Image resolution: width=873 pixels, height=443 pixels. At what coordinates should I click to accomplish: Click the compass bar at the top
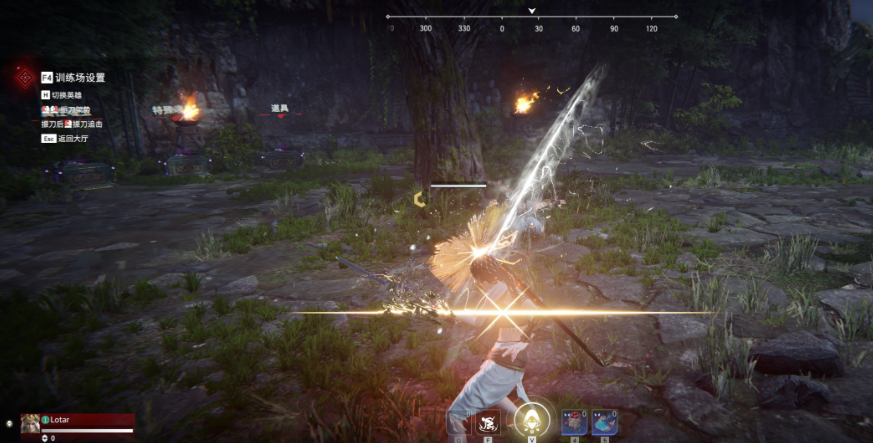click(532, 17)
